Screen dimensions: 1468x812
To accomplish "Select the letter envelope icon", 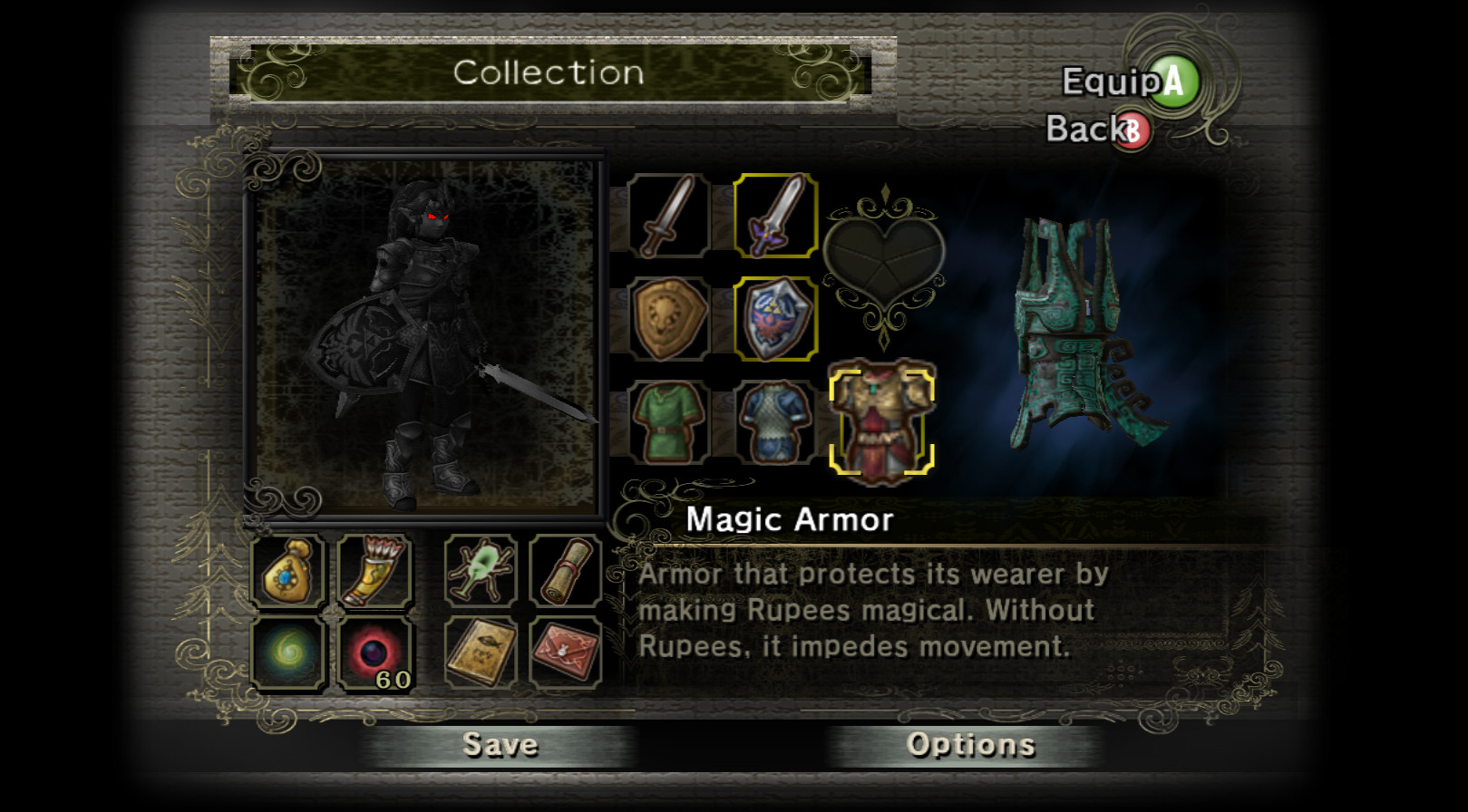I will click(567, 651).
